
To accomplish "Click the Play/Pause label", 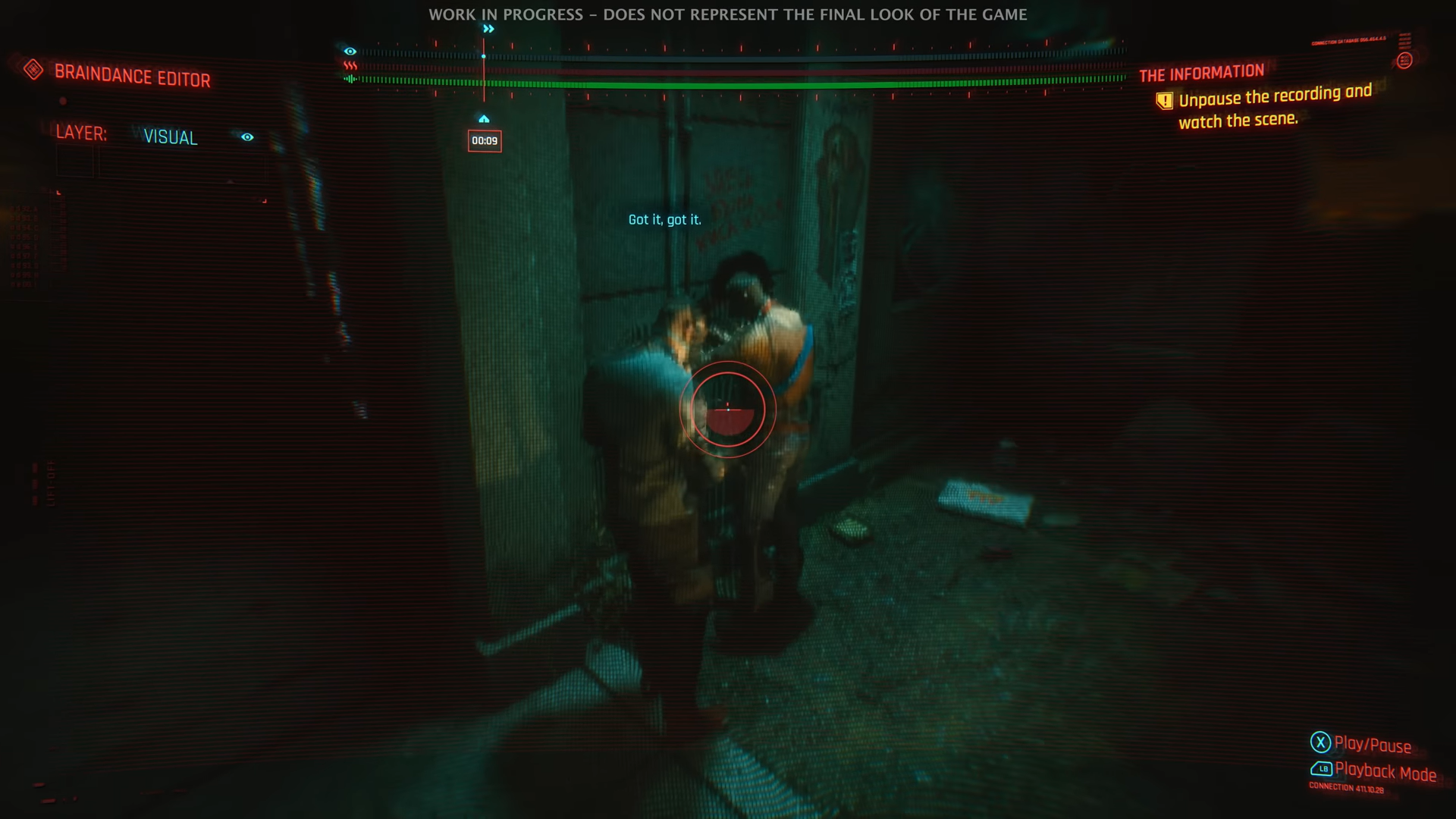I will pos(1373,745).
